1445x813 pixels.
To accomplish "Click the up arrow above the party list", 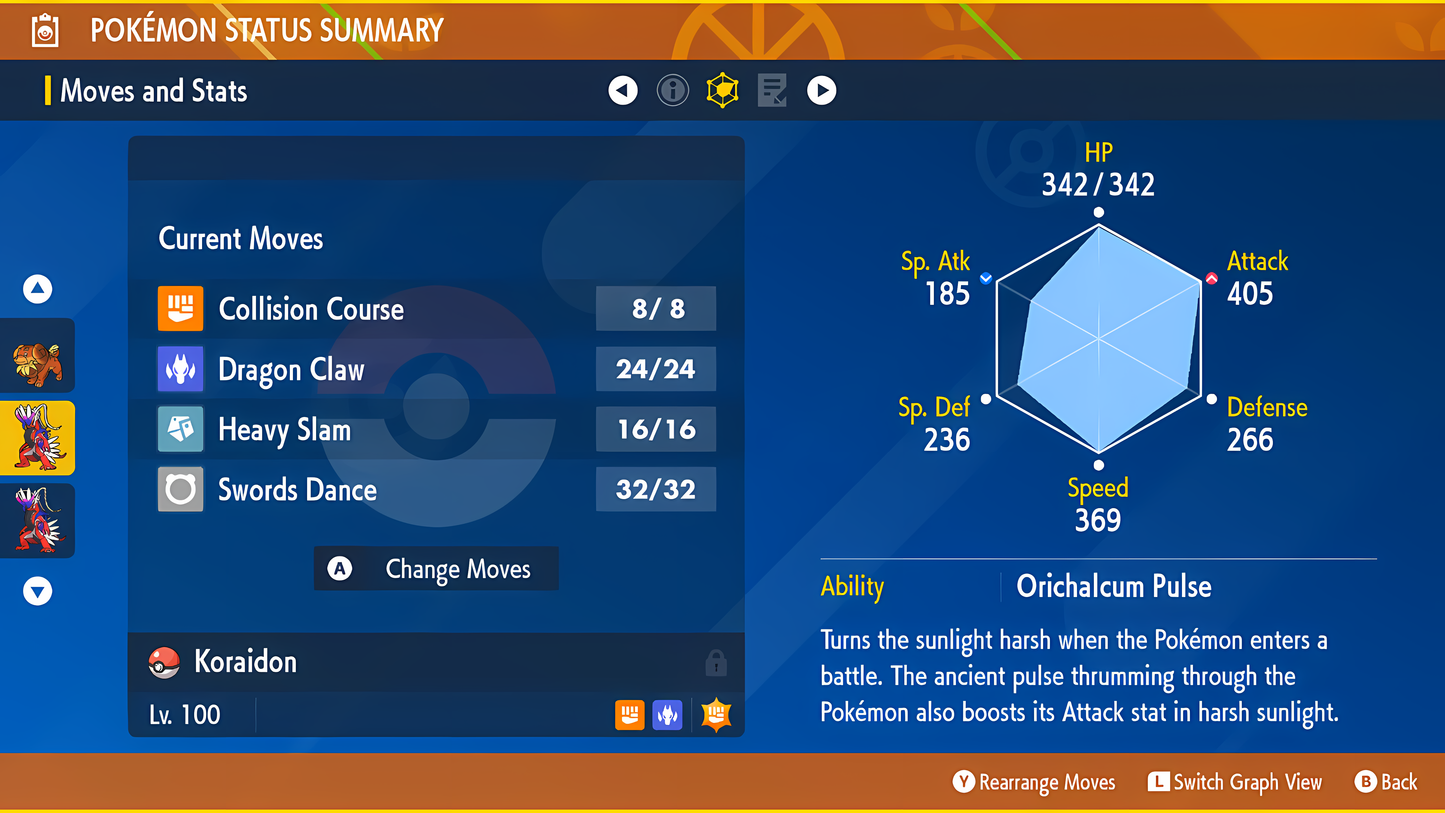I will [37, 288].
